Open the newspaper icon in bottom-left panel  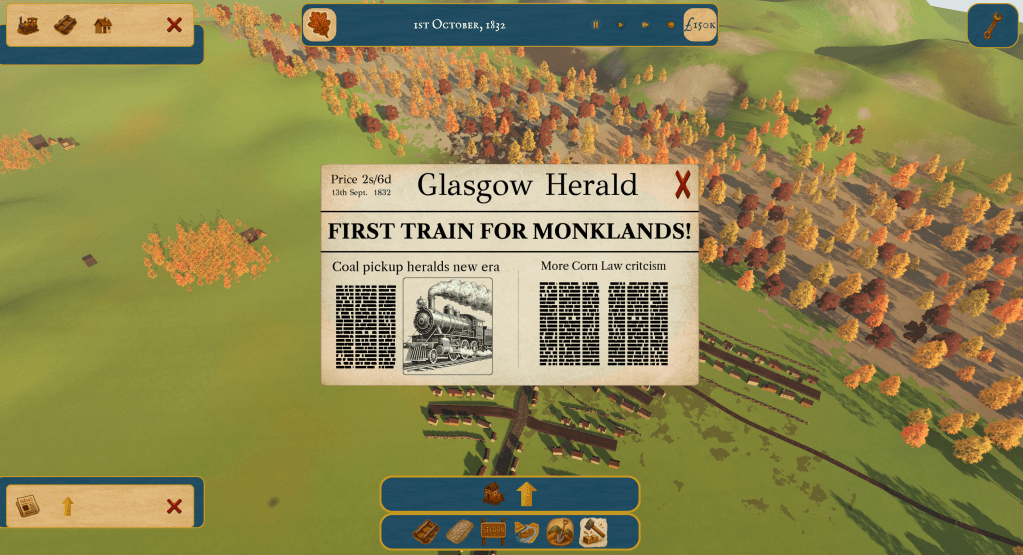[x=28, y=506]
